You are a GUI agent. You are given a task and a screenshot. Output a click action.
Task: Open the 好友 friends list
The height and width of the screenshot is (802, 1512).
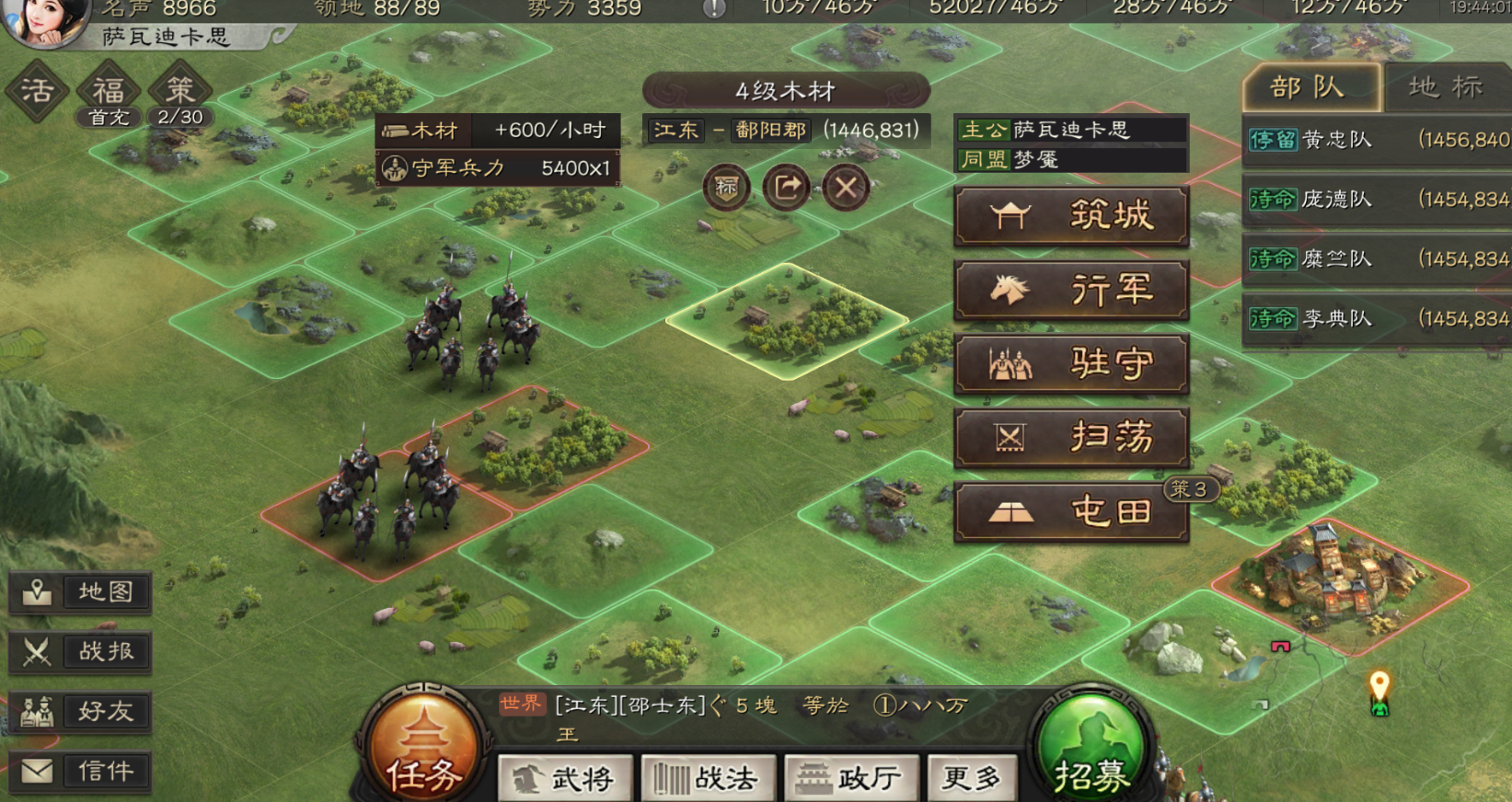coord(79,712)
